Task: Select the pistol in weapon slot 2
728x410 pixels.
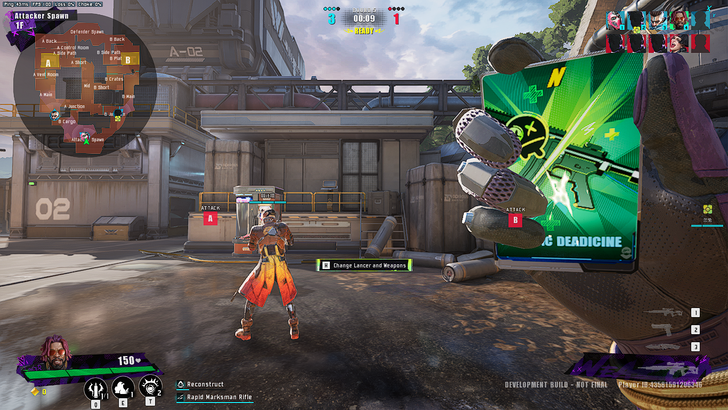Action: (665, 330)
